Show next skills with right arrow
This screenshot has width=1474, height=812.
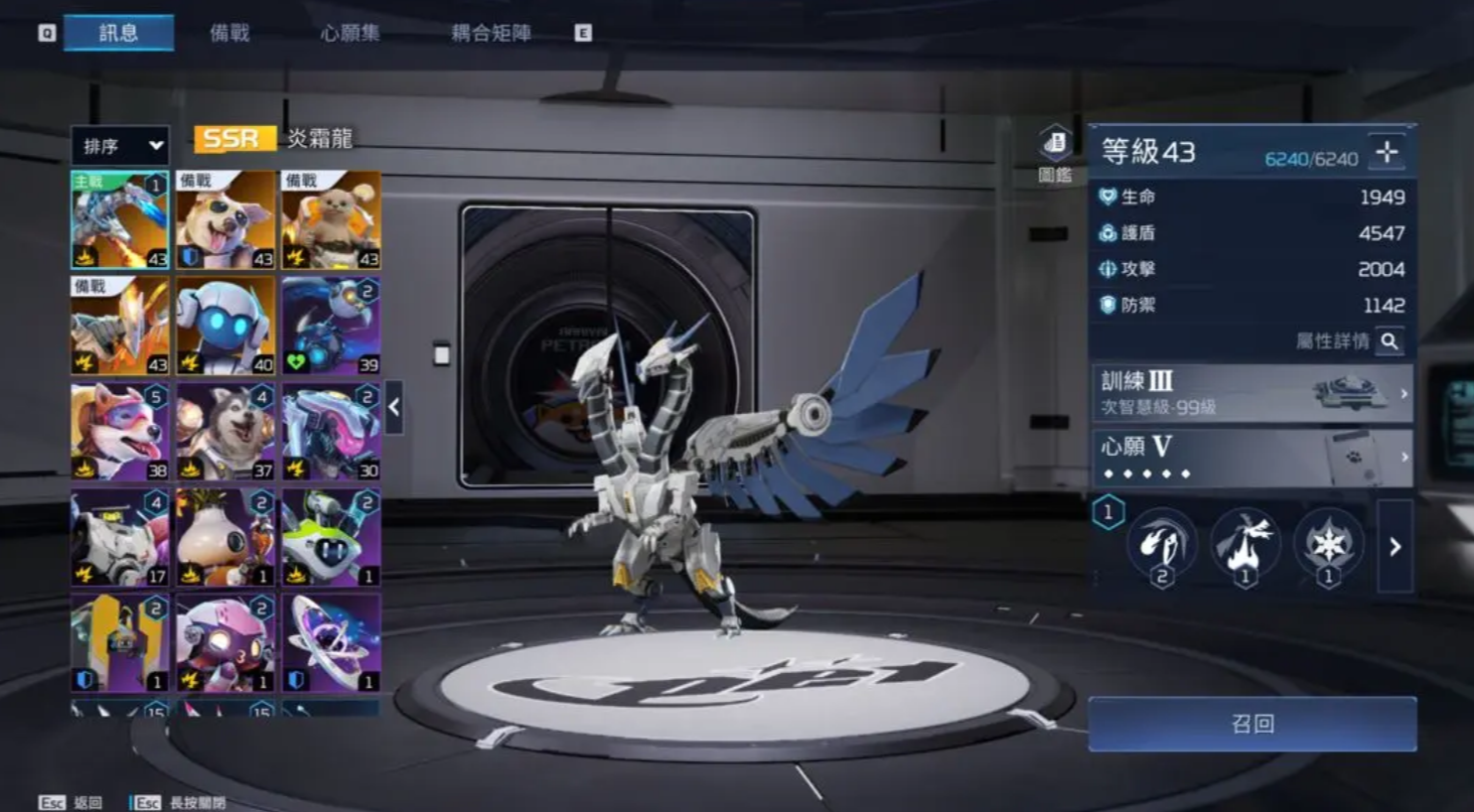click(x=1395, y=546)
